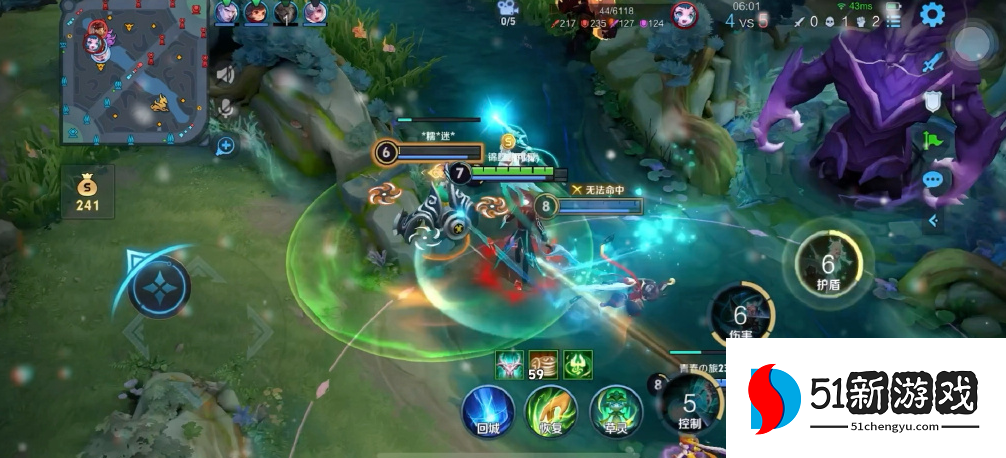This screenshot has height=458, width=1006.
Task: Activate the 回城 recall ability
Action: click(x=487, y=412)
